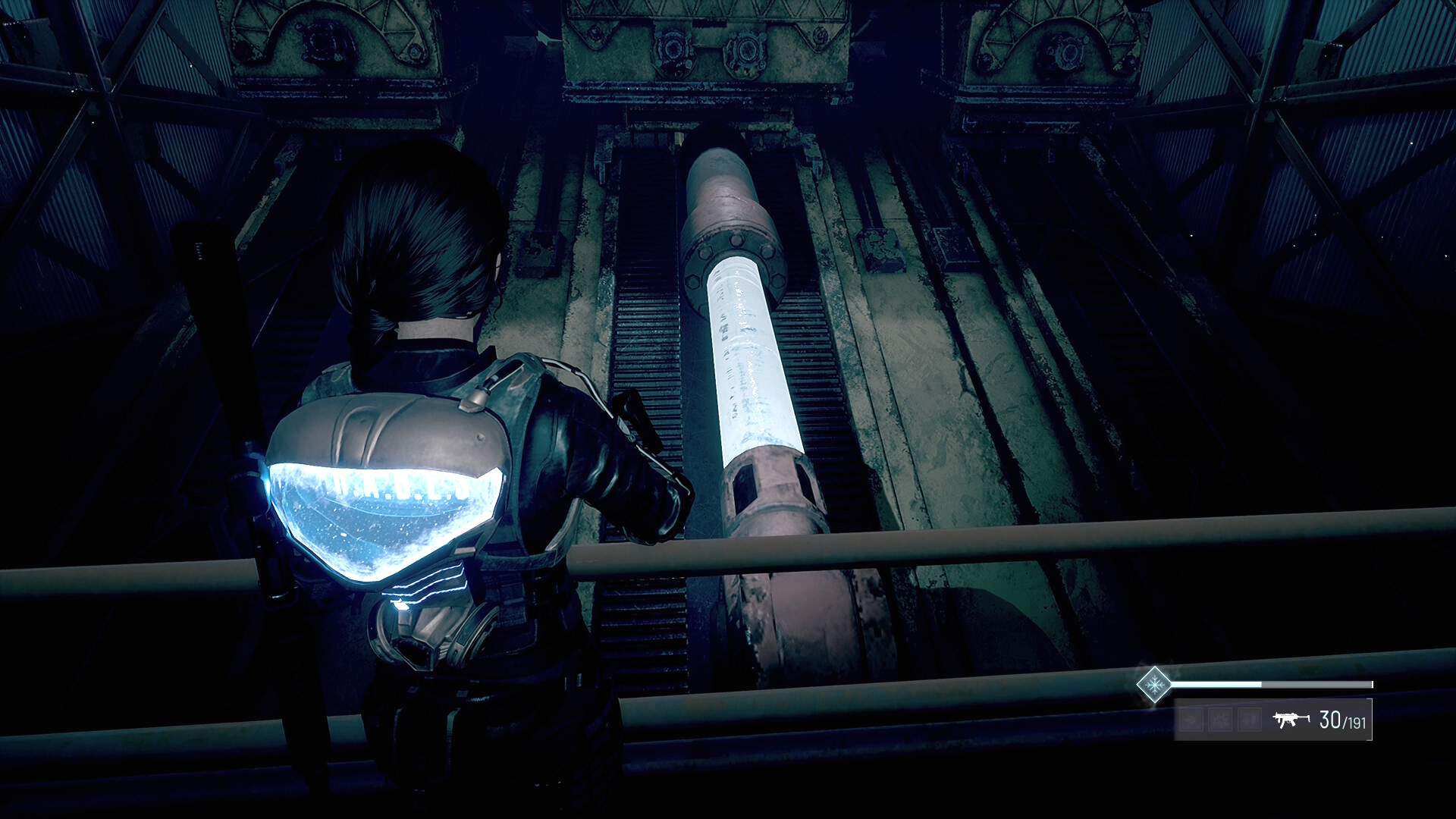The width and height of the screenshot is (1456, 819).
Task: Select the submachine gun weapon icon
Action: point(1291,719)
